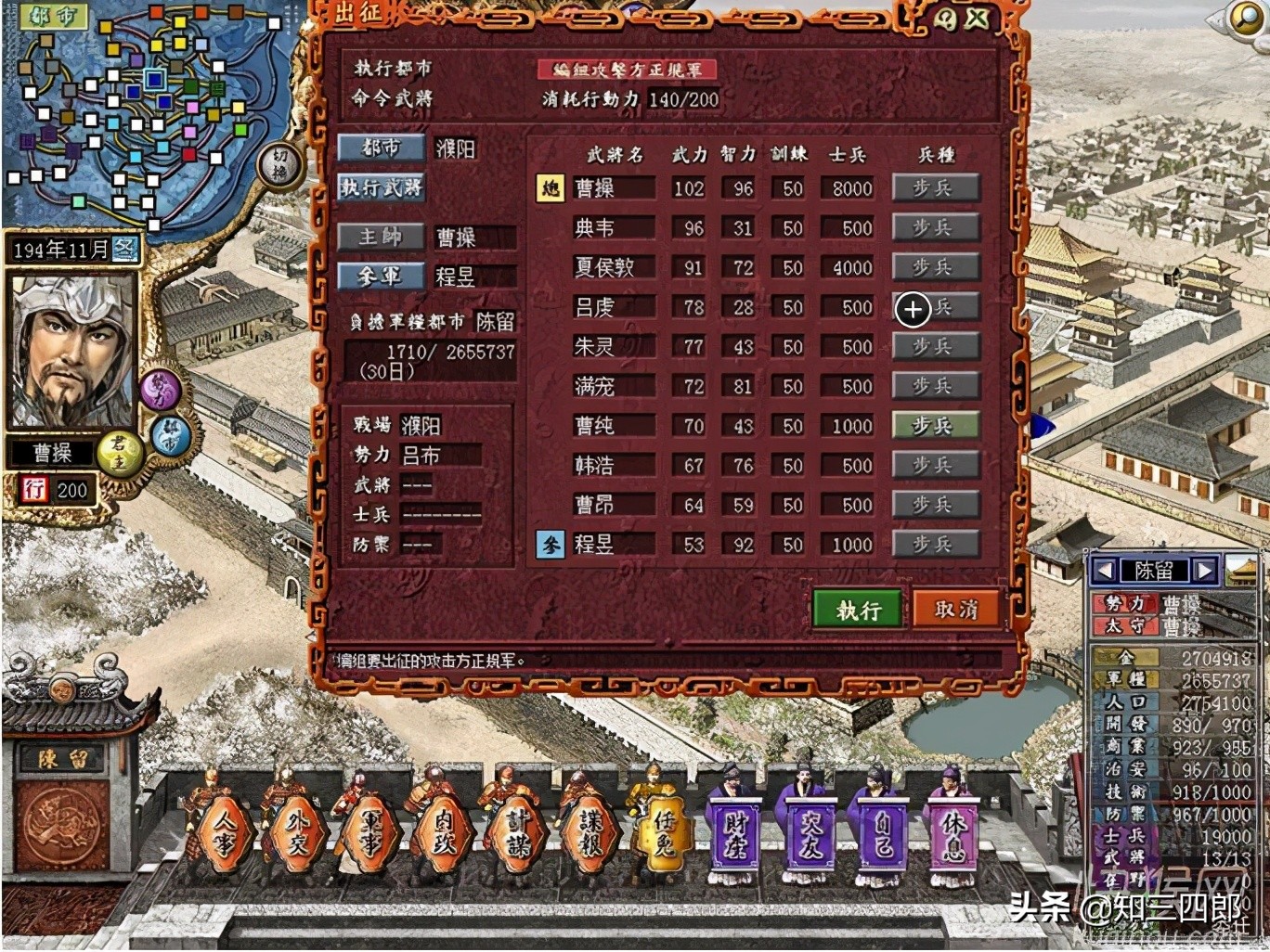The image size is (1270, 952).
Task: Change troop type for 程昱
Action: 935,545
